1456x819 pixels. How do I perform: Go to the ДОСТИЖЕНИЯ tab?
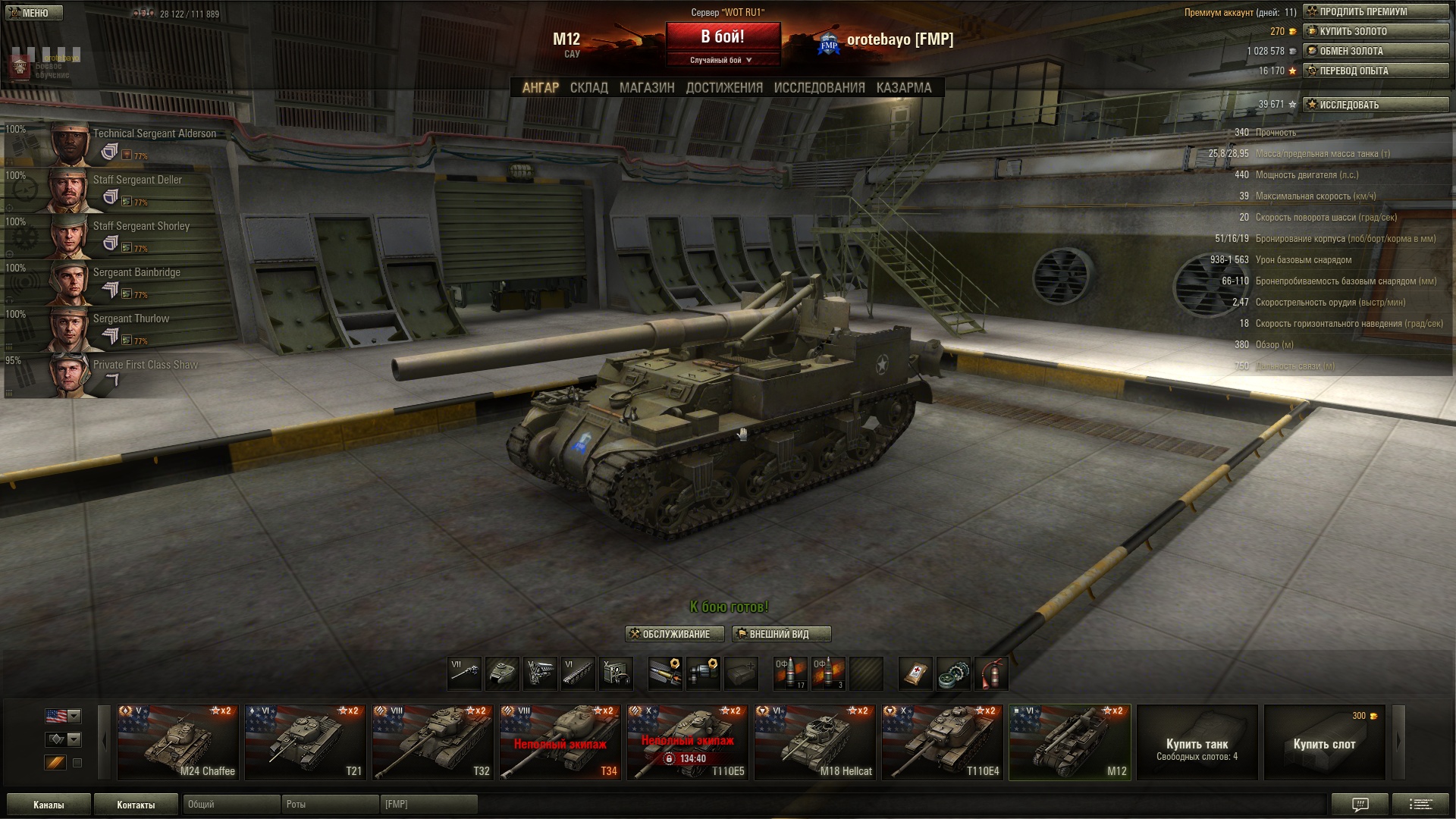(x=723, y=88)
